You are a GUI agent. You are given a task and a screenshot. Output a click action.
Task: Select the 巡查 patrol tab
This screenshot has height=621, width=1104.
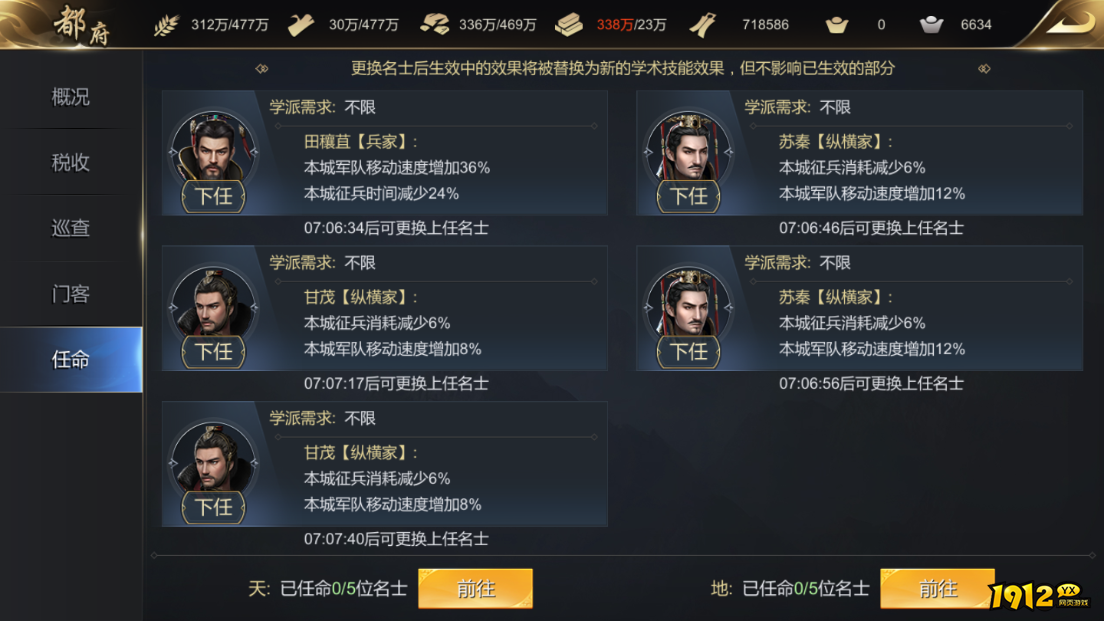coord(71,228)
